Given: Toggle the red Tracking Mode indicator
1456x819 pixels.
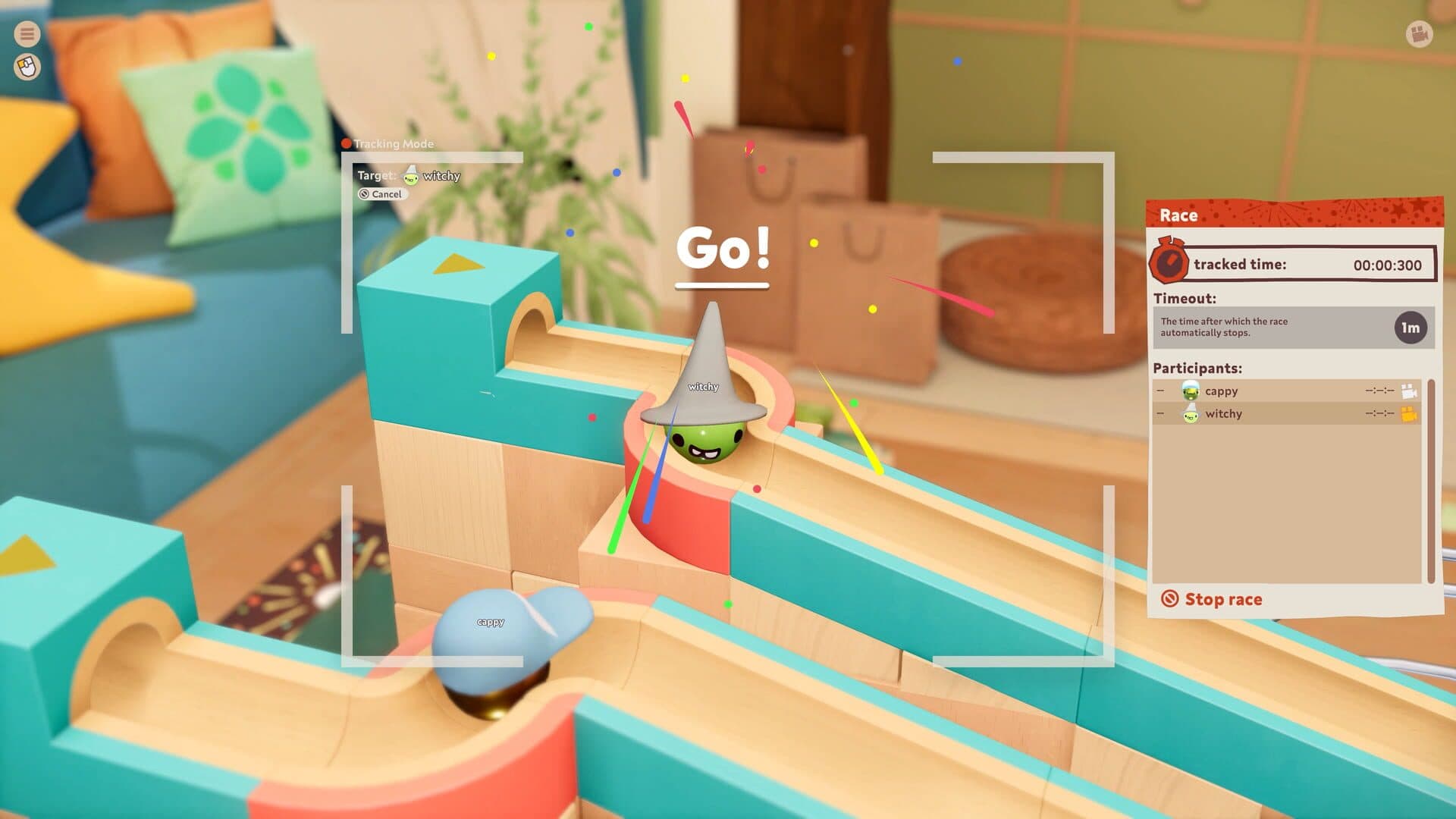Looking at the screenshot, I should pos(347,143).
